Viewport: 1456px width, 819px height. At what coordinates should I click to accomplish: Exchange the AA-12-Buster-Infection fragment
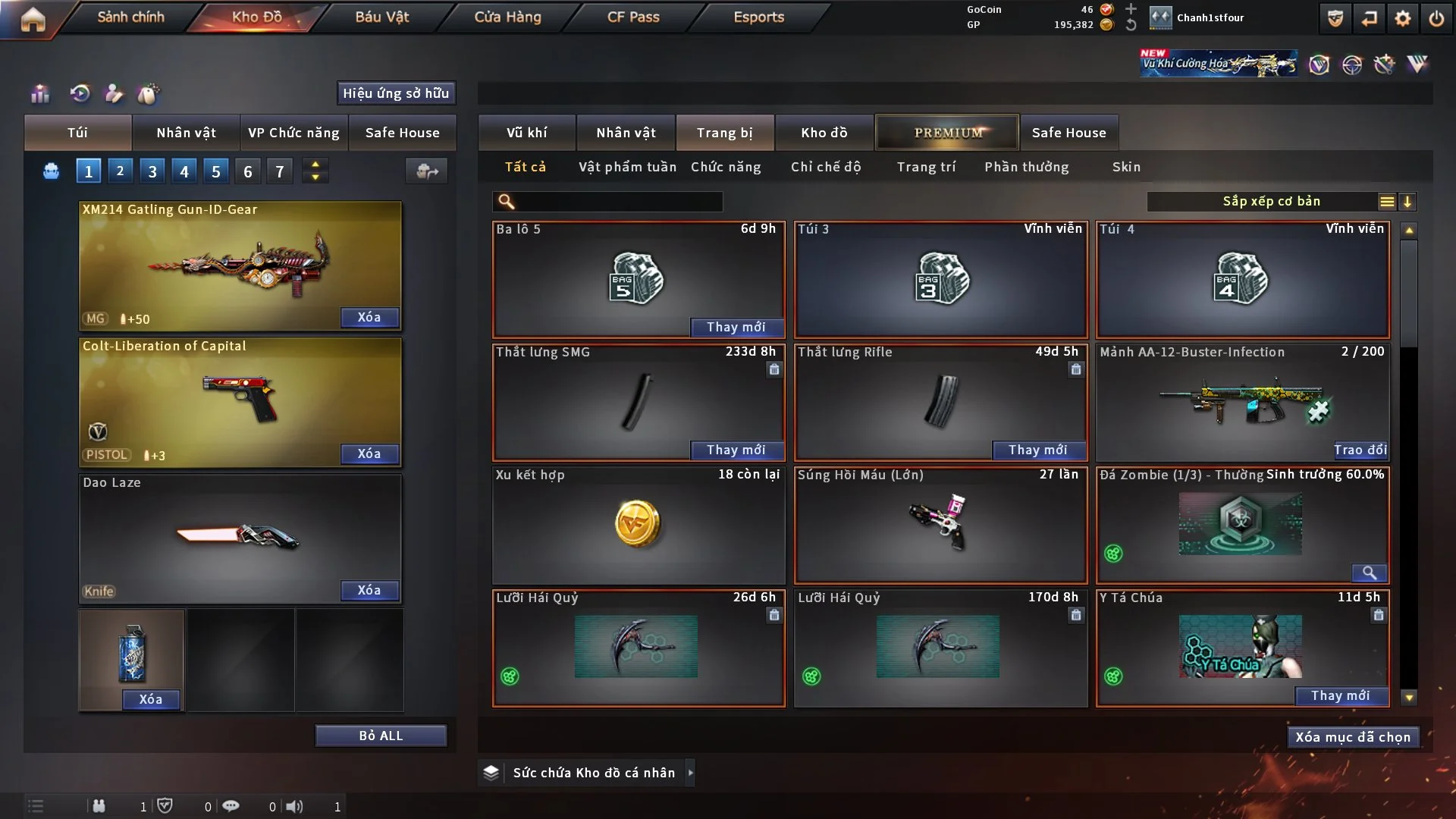point(1360,450)
